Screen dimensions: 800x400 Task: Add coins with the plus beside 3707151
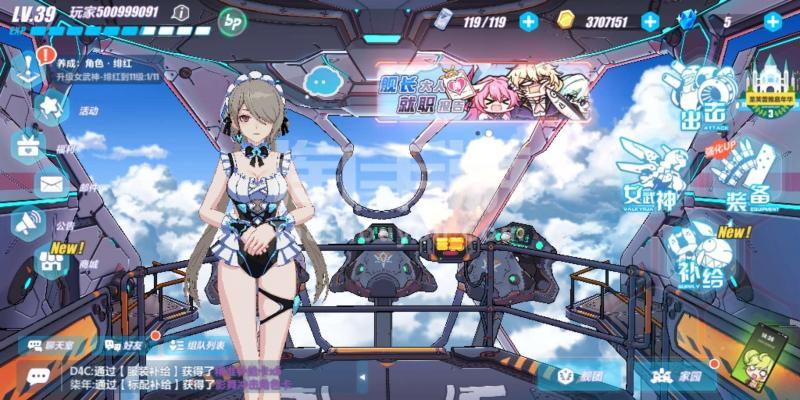(x=650, y=21)
